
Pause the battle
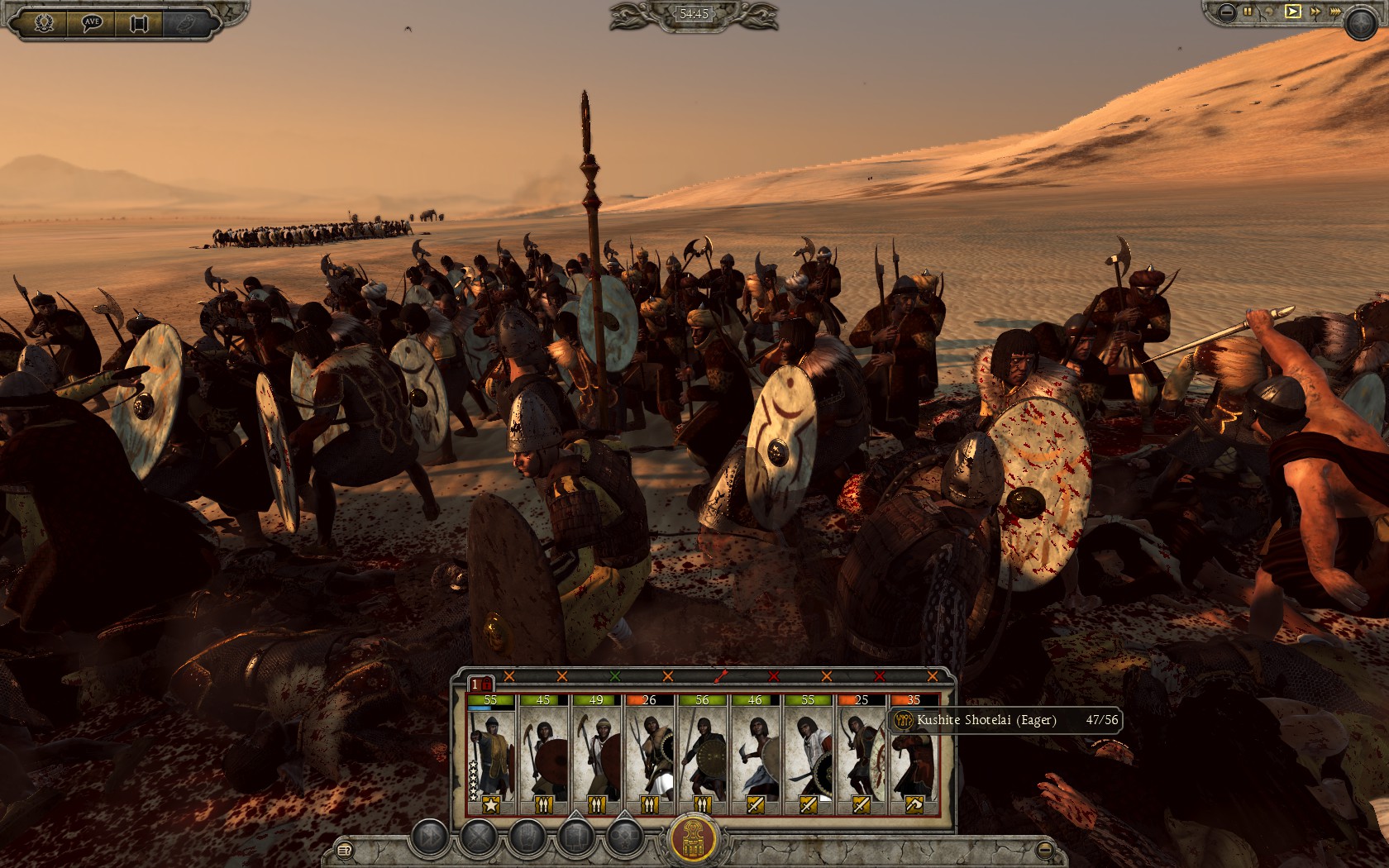point(1248,12)
